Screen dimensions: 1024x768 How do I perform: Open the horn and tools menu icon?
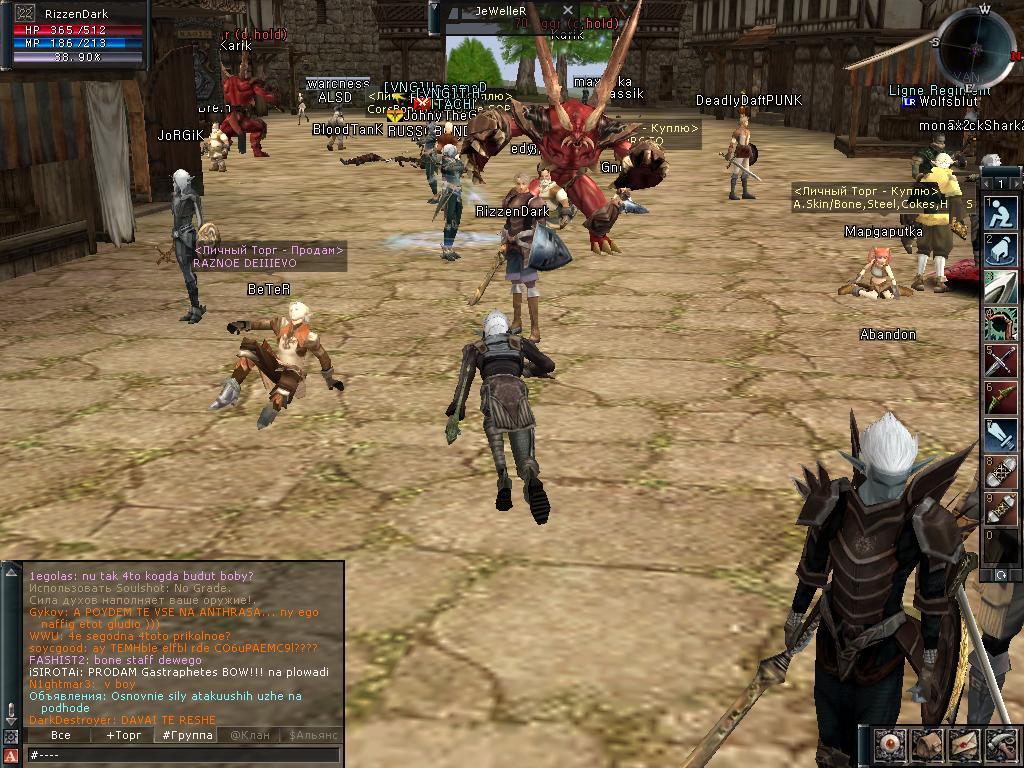1000,745
